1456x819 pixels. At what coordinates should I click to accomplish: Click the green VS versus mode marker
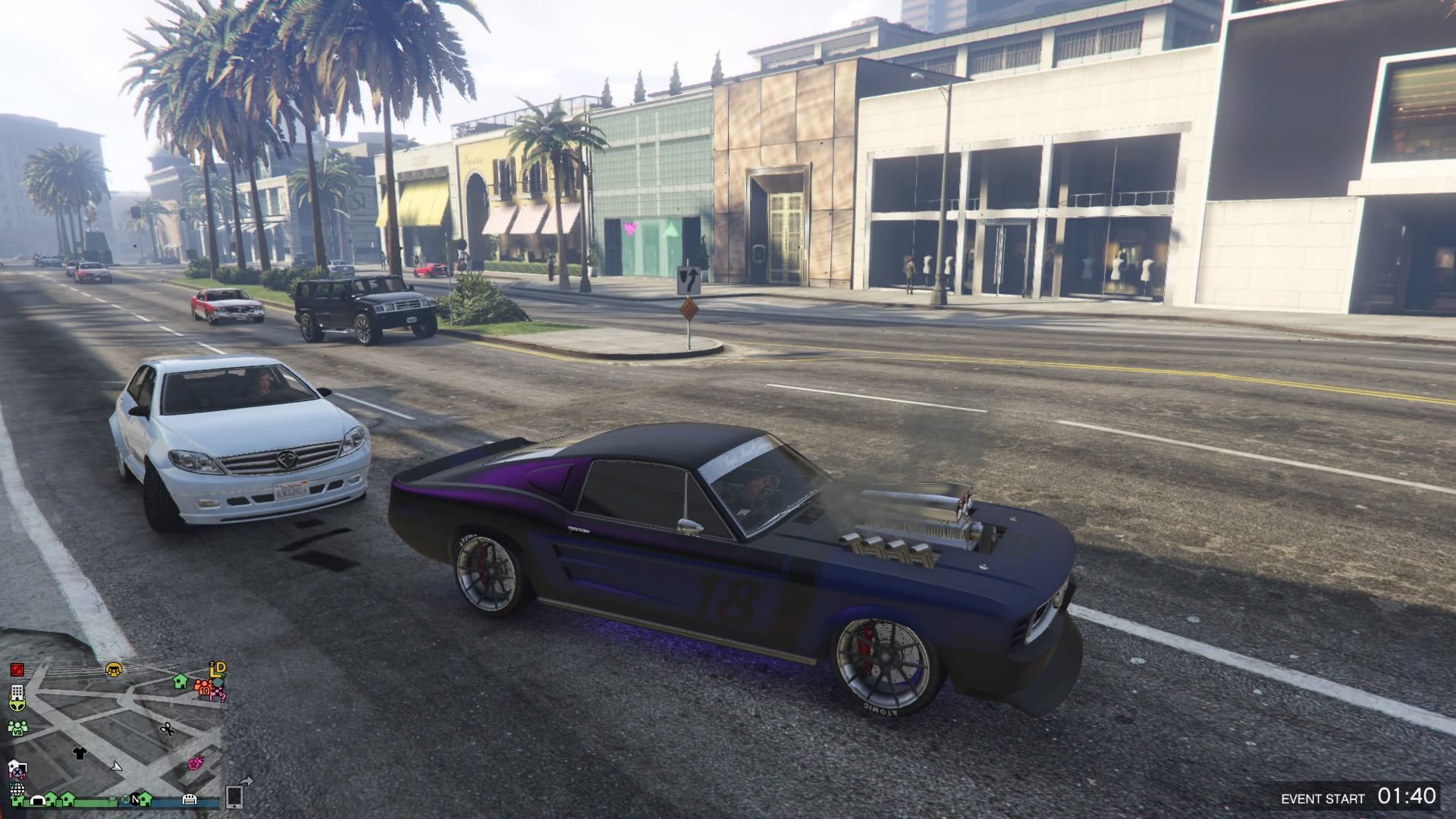(17, 728)
